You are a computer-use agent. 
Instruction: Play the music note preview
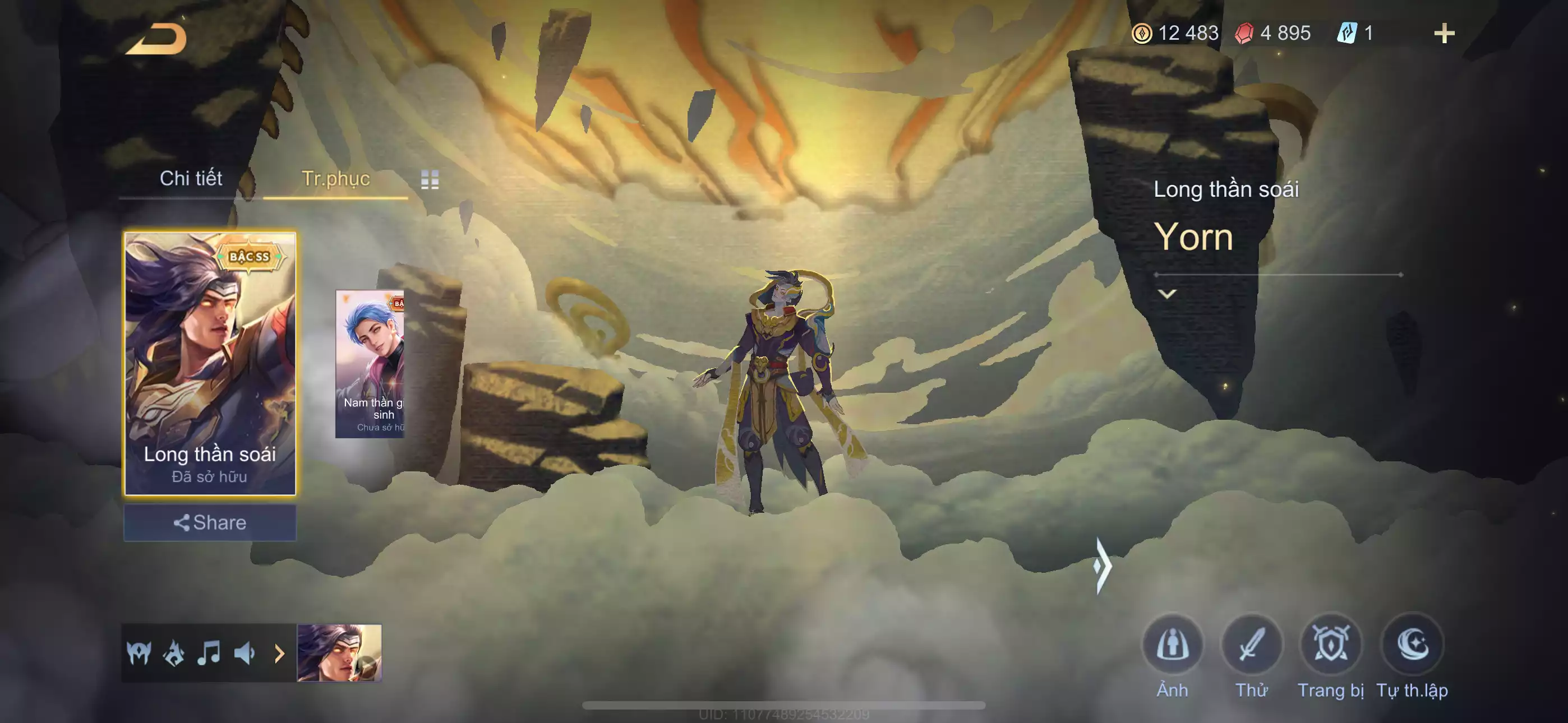[x=209, y=654]
